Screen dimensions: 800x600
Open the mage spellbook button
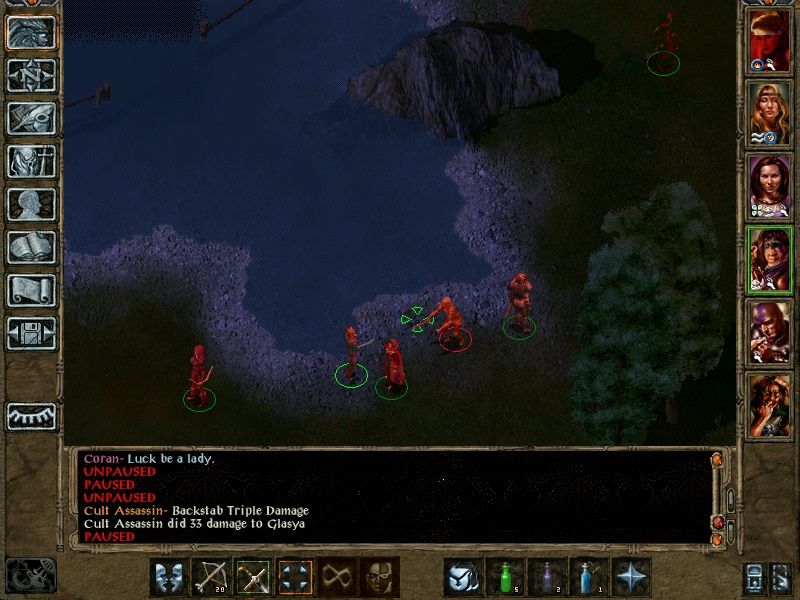pyautogui.click(x=32, y=248)
